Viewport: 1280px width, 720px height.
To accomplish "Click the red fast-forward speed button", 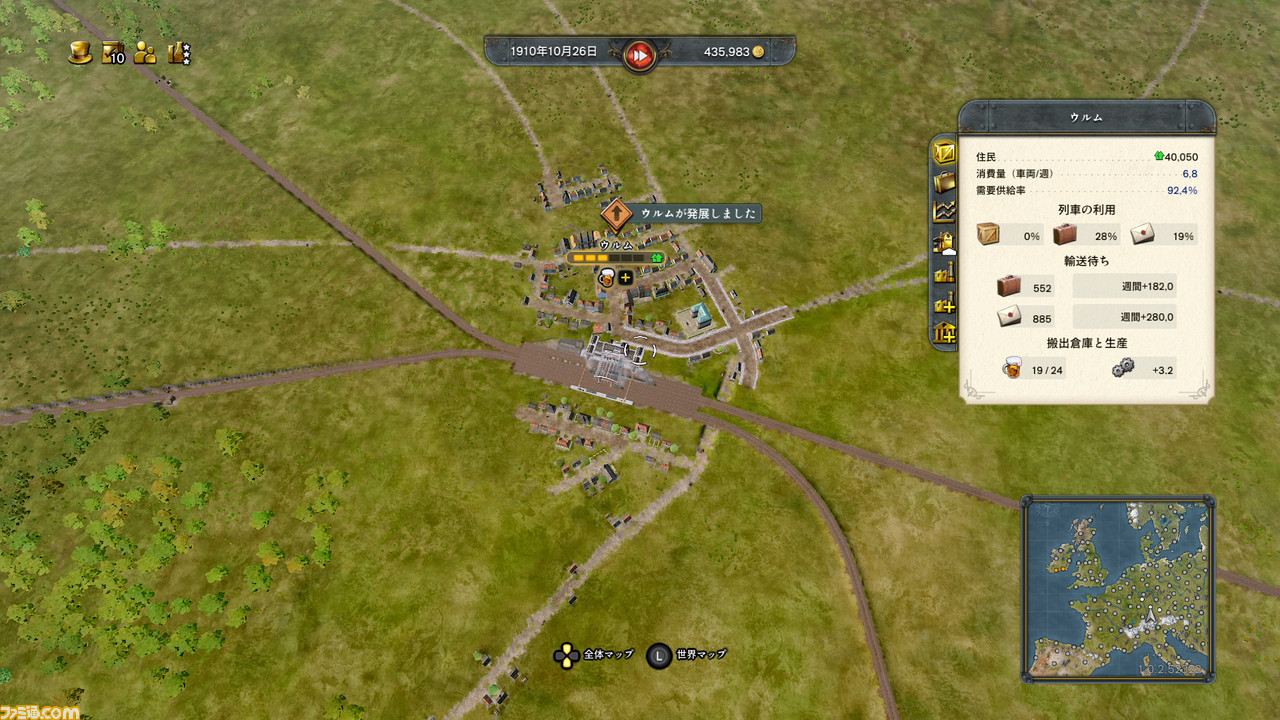I will coord(638,52).
